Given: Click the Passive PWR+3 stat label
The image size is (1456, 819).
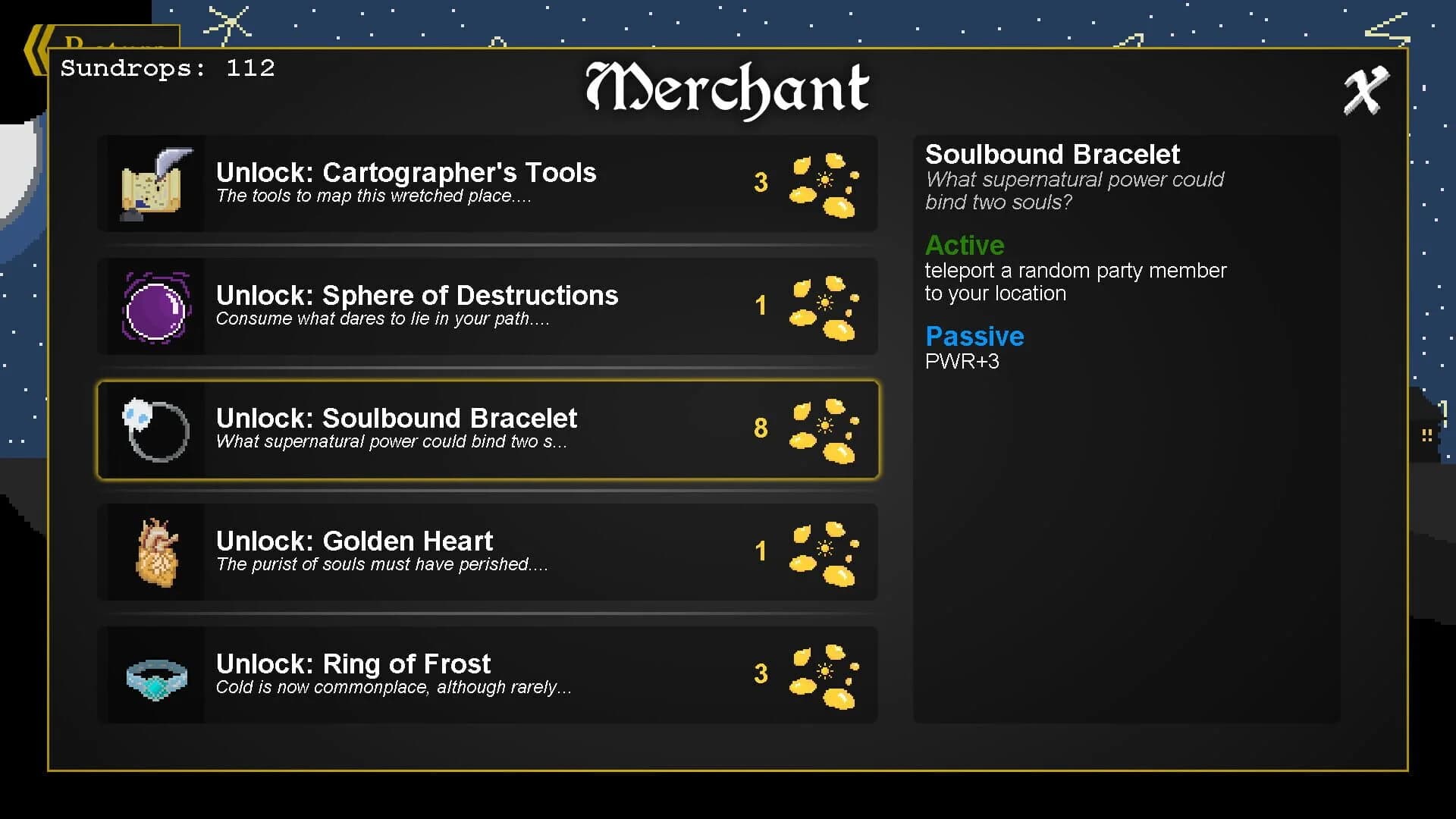Looking at the screenshot, I should tap(963, 362).
